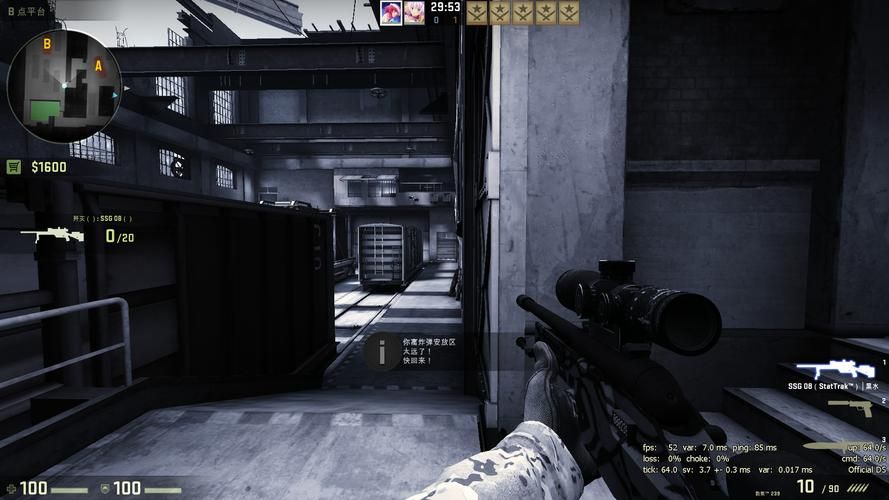Select the B bombsite marker on the radar
Screen dimensions: 889x500
pos(47,44)
